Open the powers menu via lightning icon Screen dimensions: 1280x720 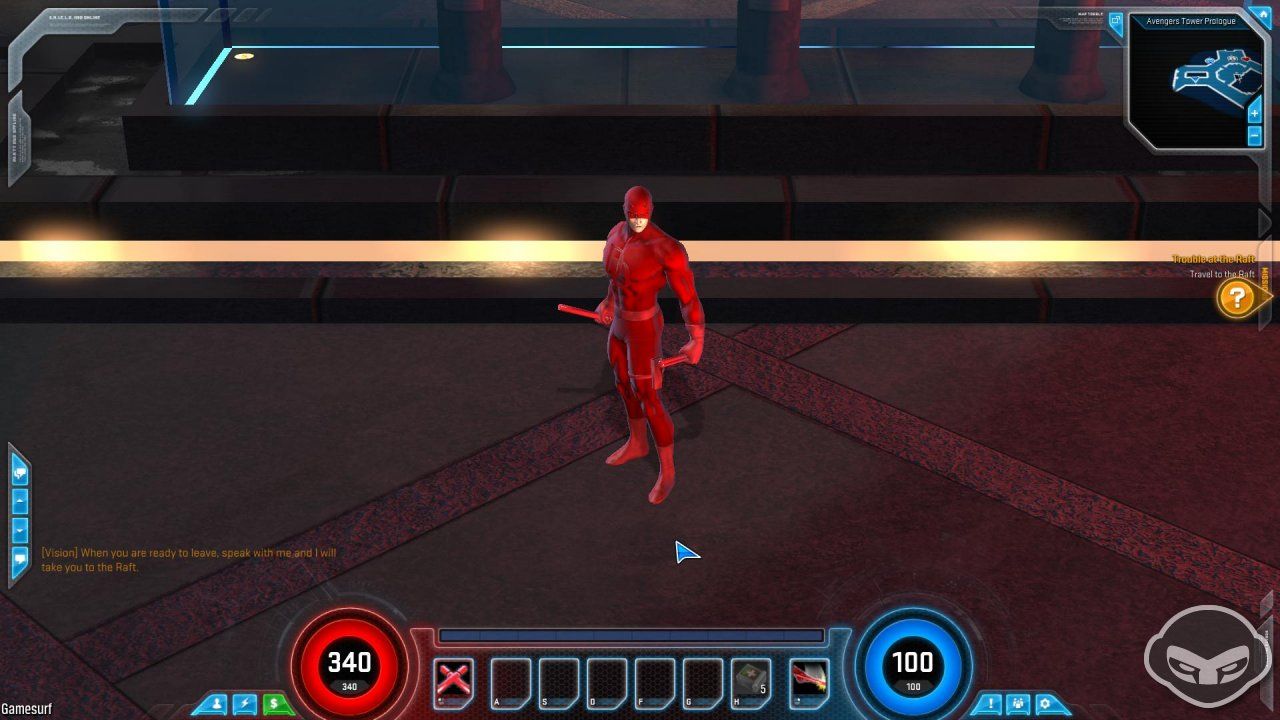[244, 704]
